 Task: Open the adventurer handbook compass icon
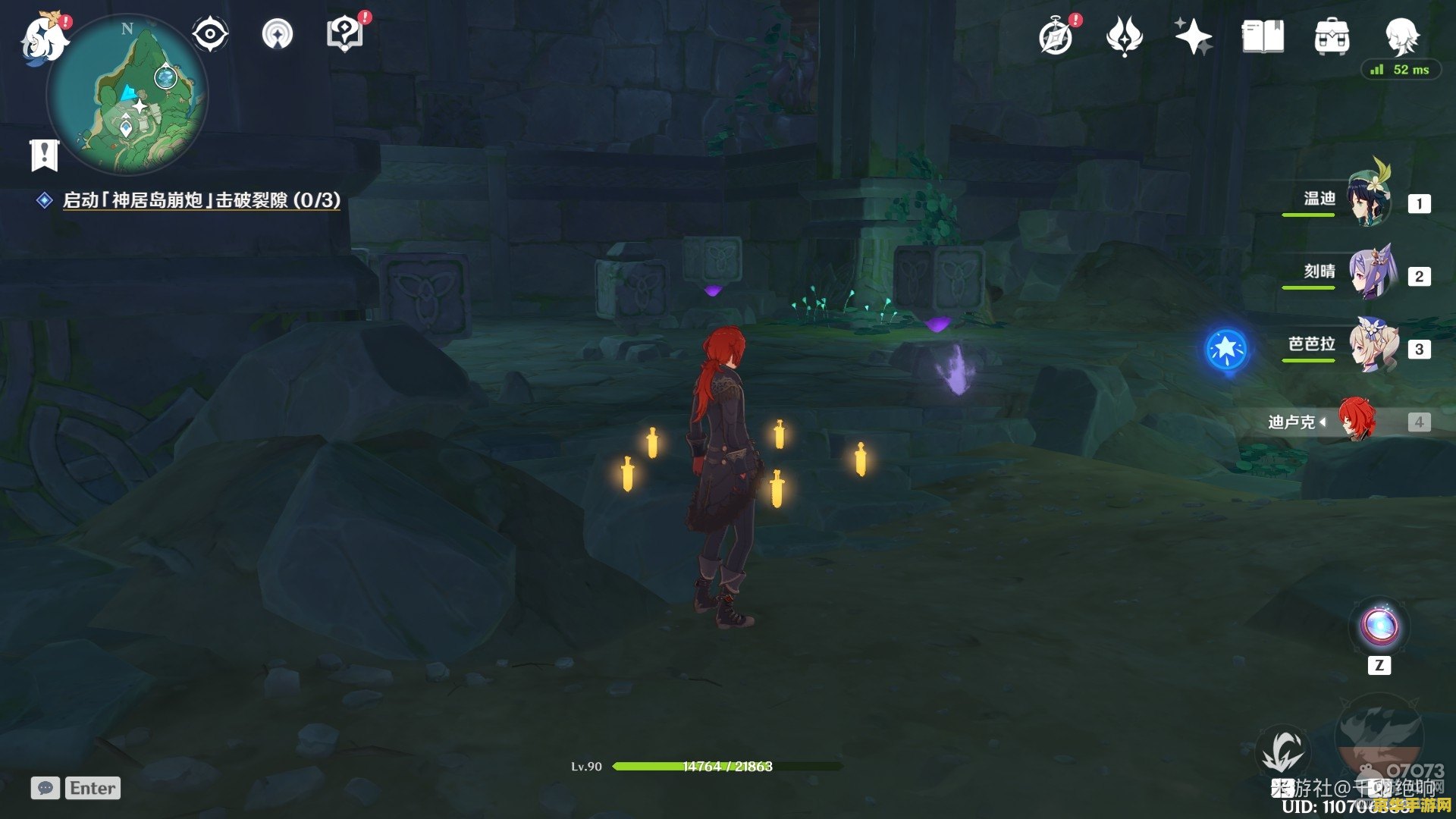[1056, 36]
